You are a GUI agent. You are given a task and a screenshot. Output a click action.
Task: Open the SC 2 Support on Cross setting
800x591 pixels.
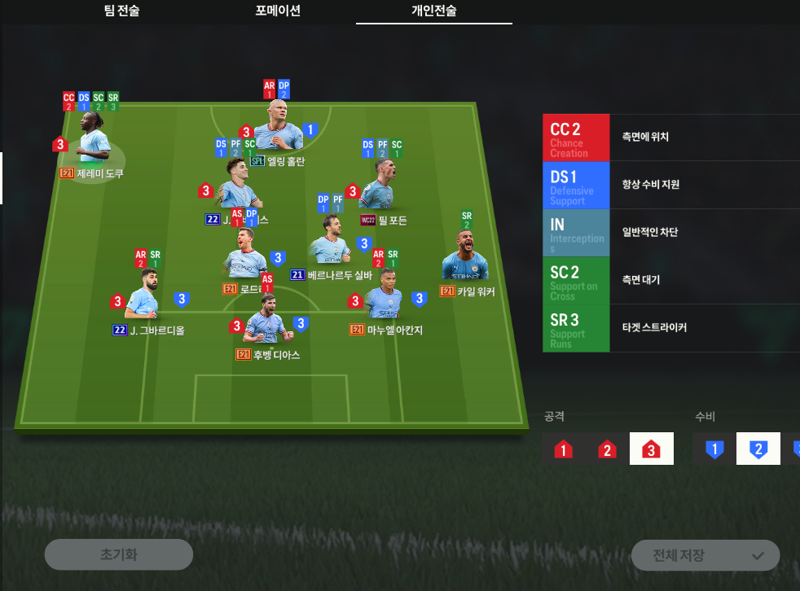672,281
